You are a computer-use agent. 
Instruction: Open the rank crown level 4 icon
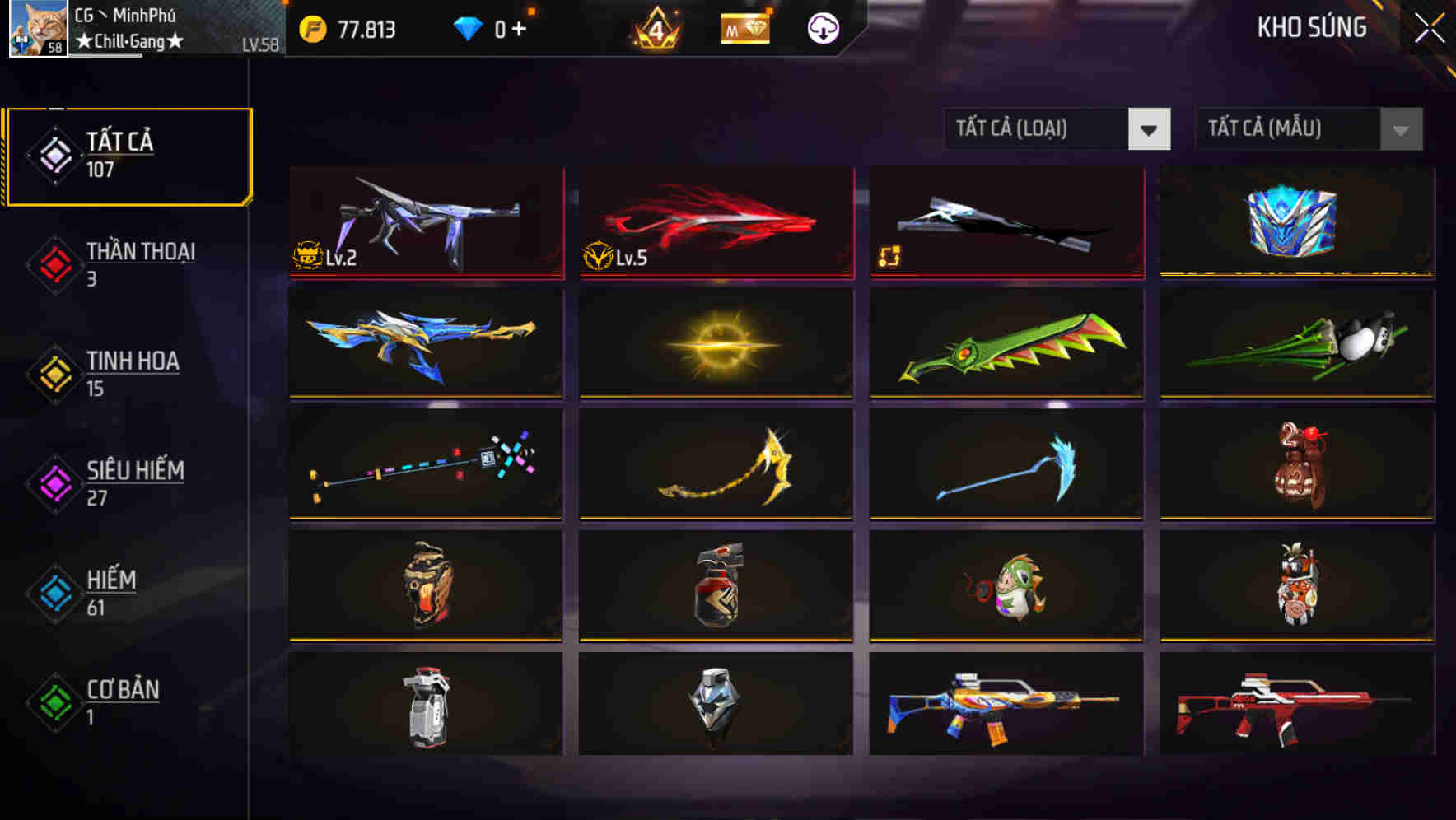point(651,27)
